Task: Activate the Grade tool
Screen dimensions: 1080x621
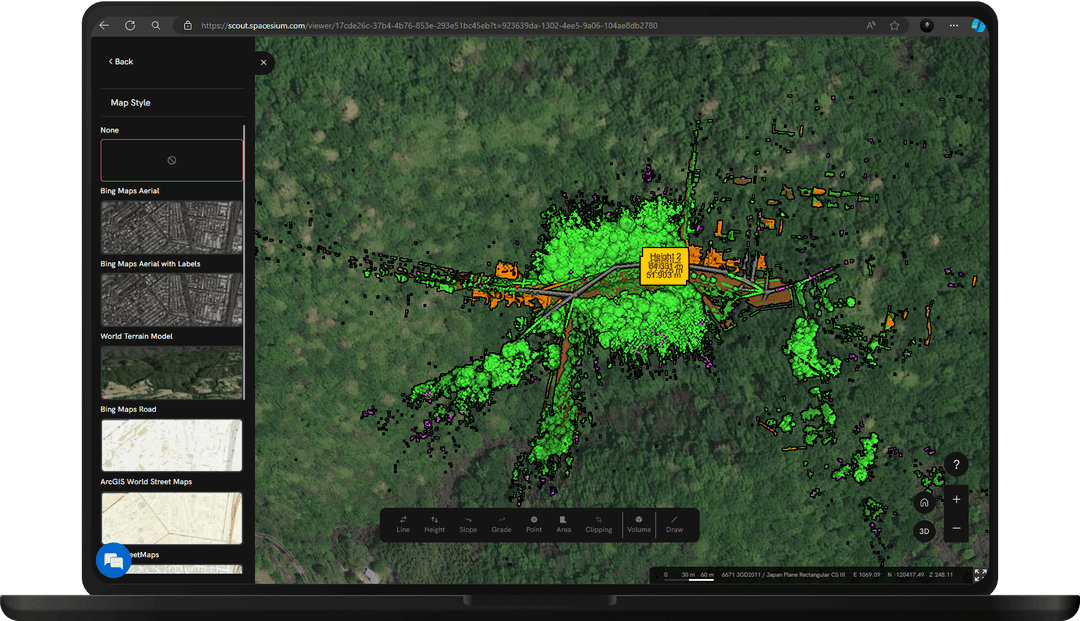Action: coord(501,524)
